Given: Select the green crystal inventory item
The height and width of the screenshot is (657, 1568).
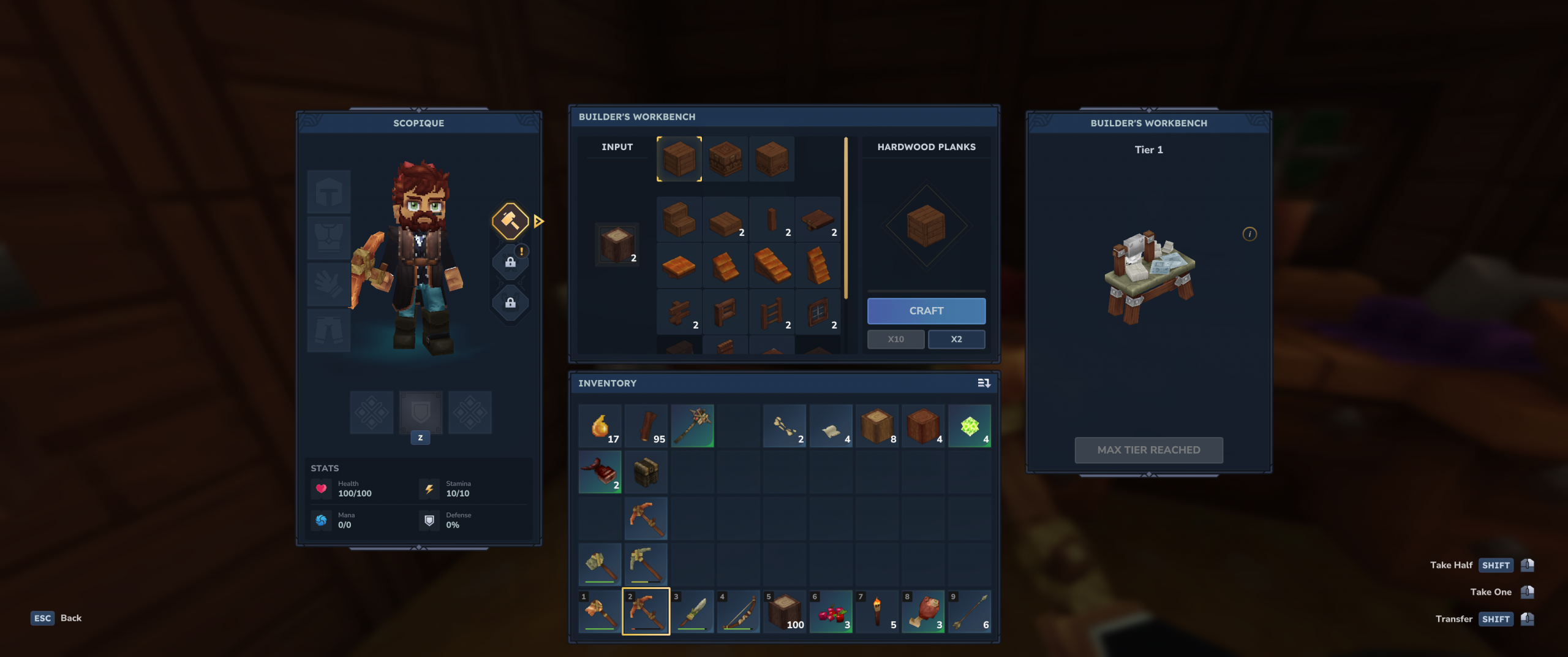Looking at the screenshot, I should 969,426.
